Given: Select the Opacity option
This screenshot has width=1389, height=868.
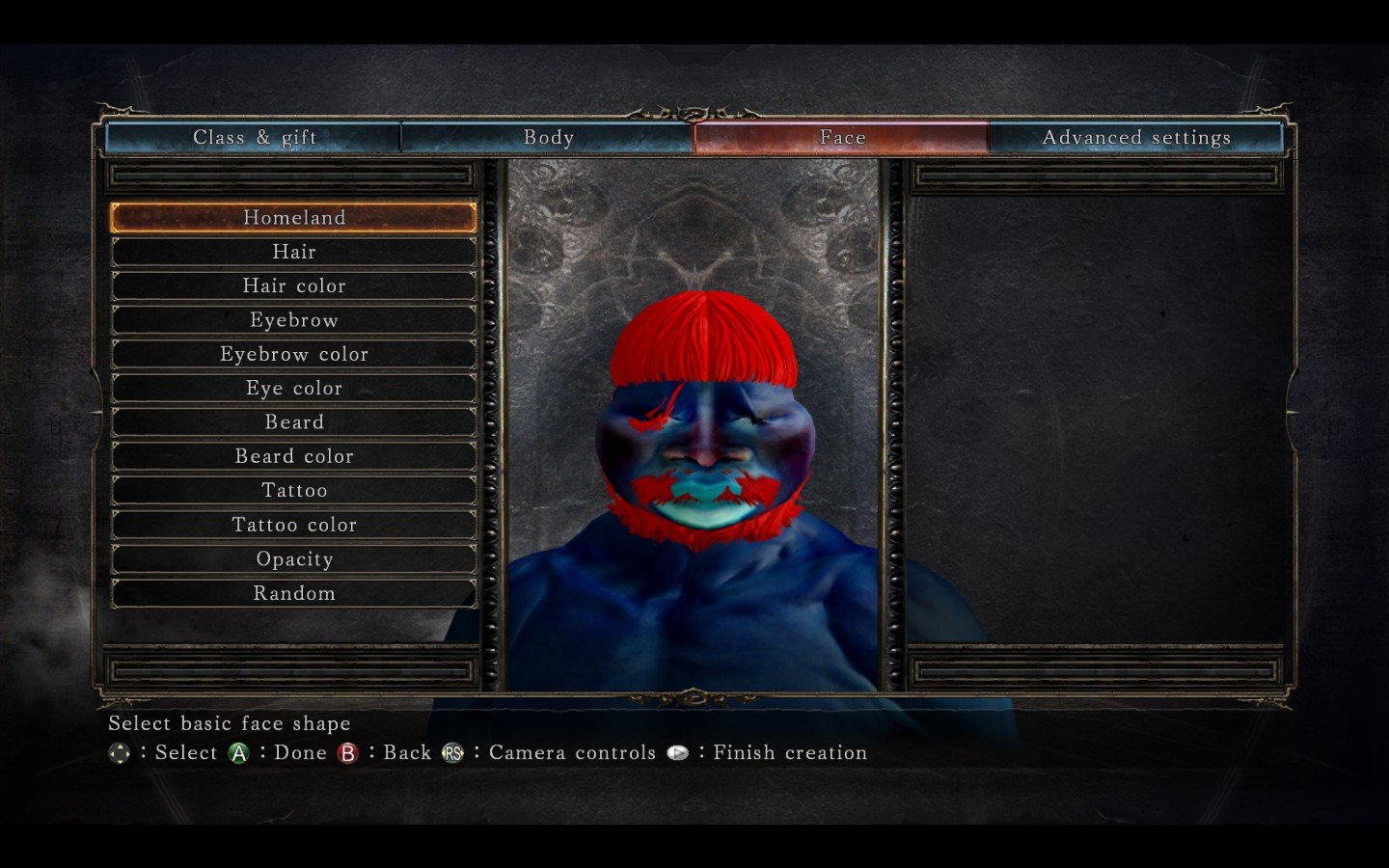Looking at the screenshot, I should [294, 559].
